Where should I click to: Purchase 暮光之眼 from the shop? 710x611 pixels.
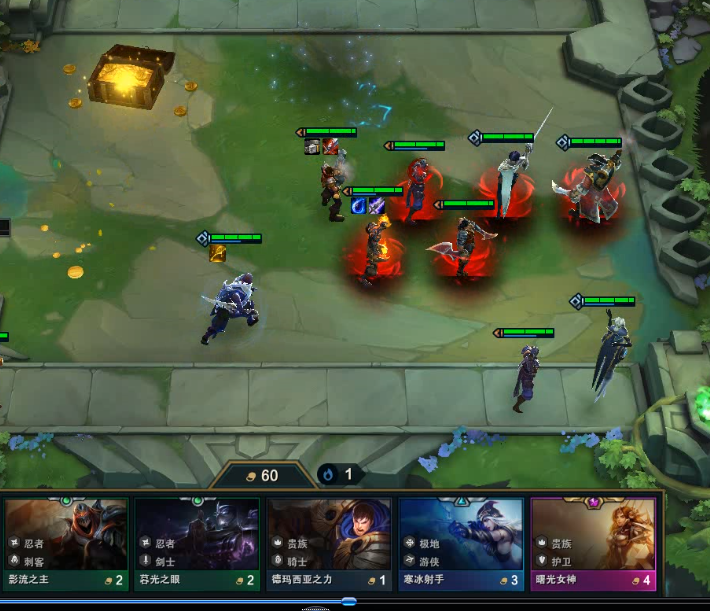[x=197, y=543]
